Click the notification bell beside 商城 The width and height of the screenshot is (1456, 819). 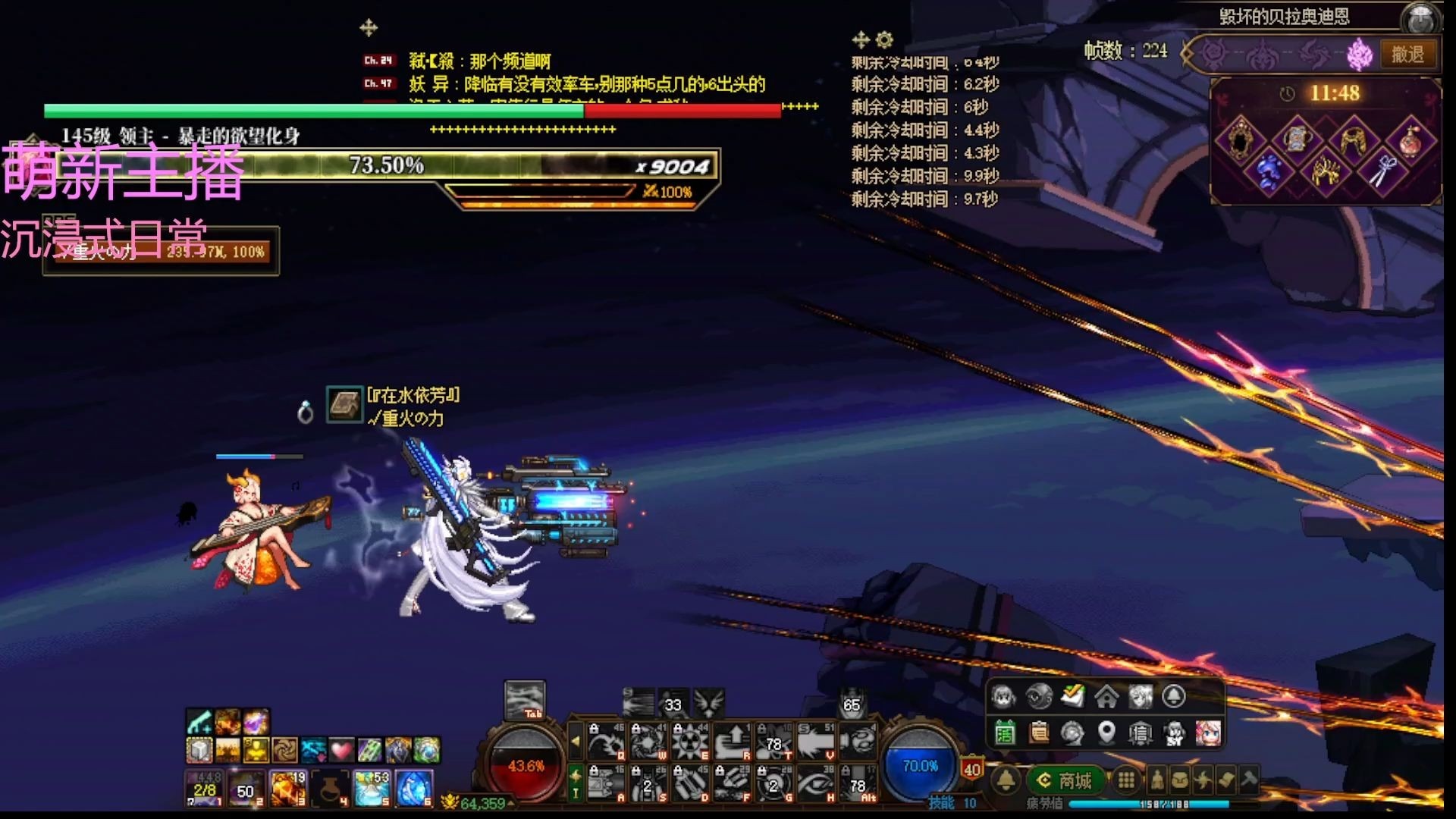pos(1006,780)
